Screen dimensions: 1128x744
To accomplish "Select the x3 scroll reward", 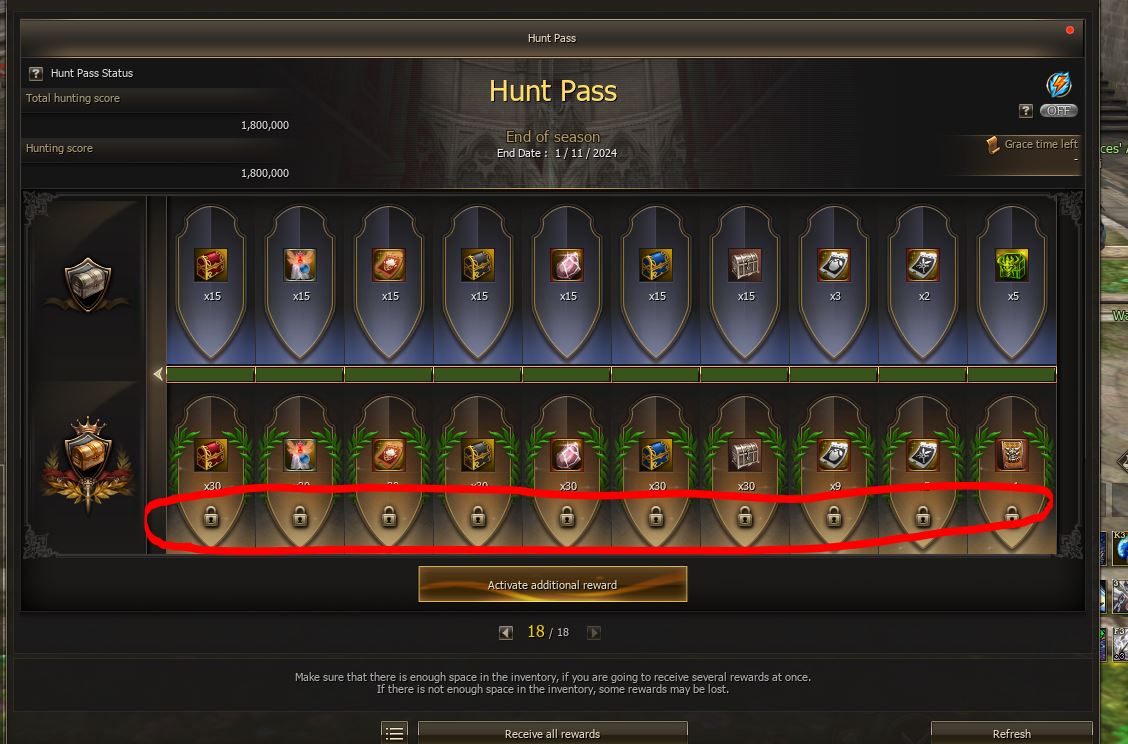I will point(834,265).
